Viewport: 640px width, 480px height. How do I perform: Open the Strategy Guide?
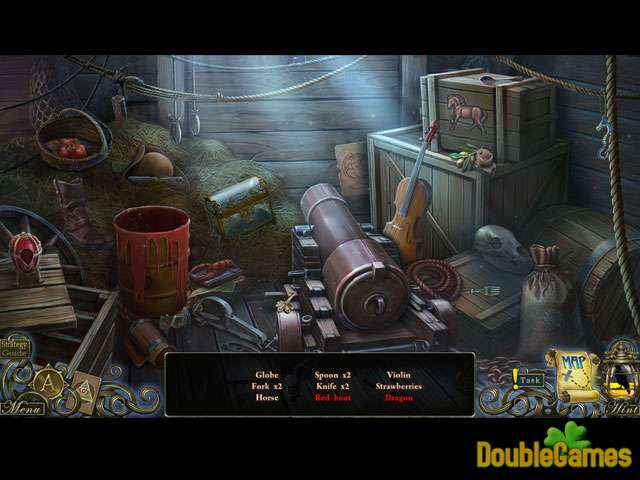click(x=14, y=349)
